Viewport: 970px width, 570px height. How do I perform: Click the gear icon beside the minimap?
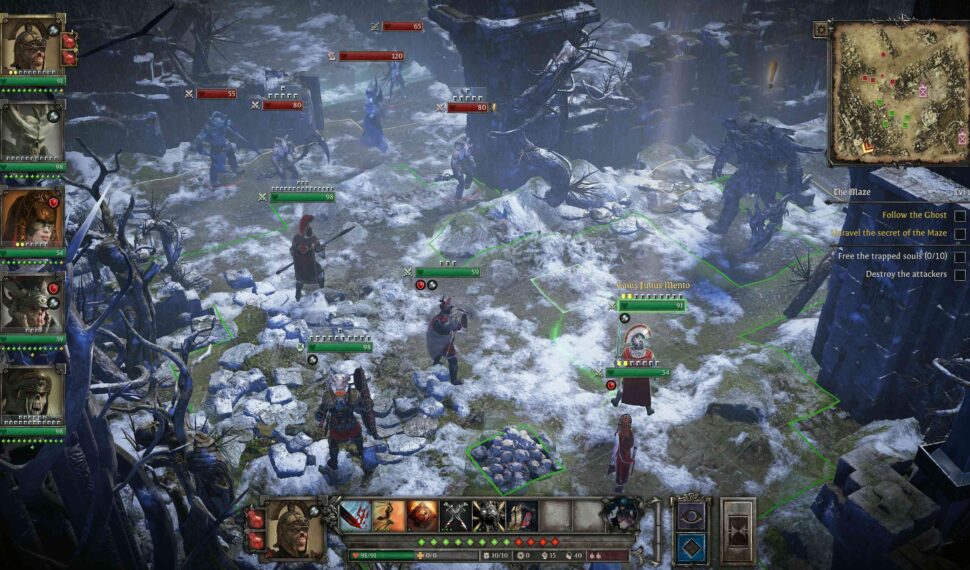click(x=821, y=30)
